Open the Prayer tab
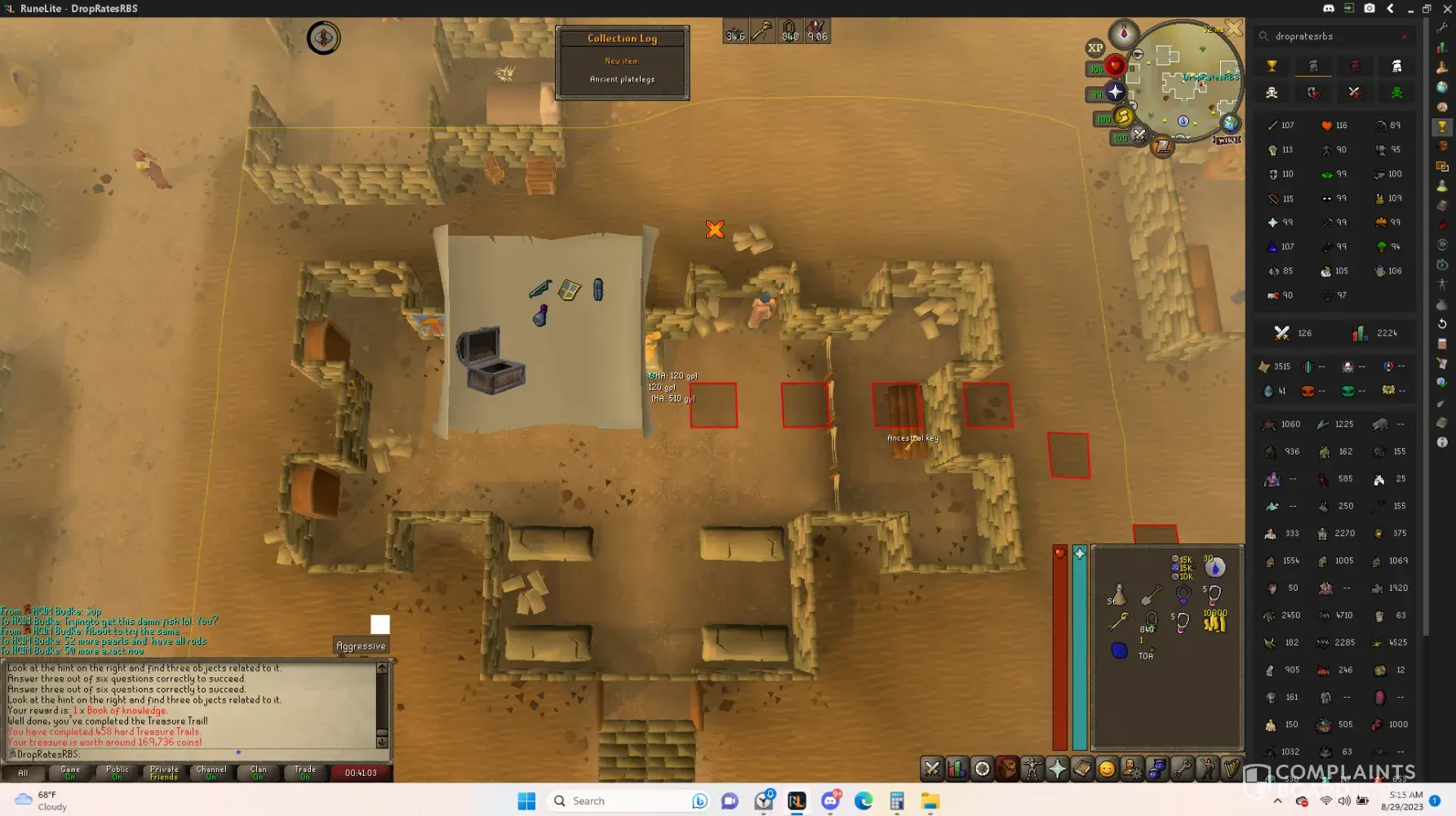The height and width of the screenshot is (816, 1456). [1057, 769]
